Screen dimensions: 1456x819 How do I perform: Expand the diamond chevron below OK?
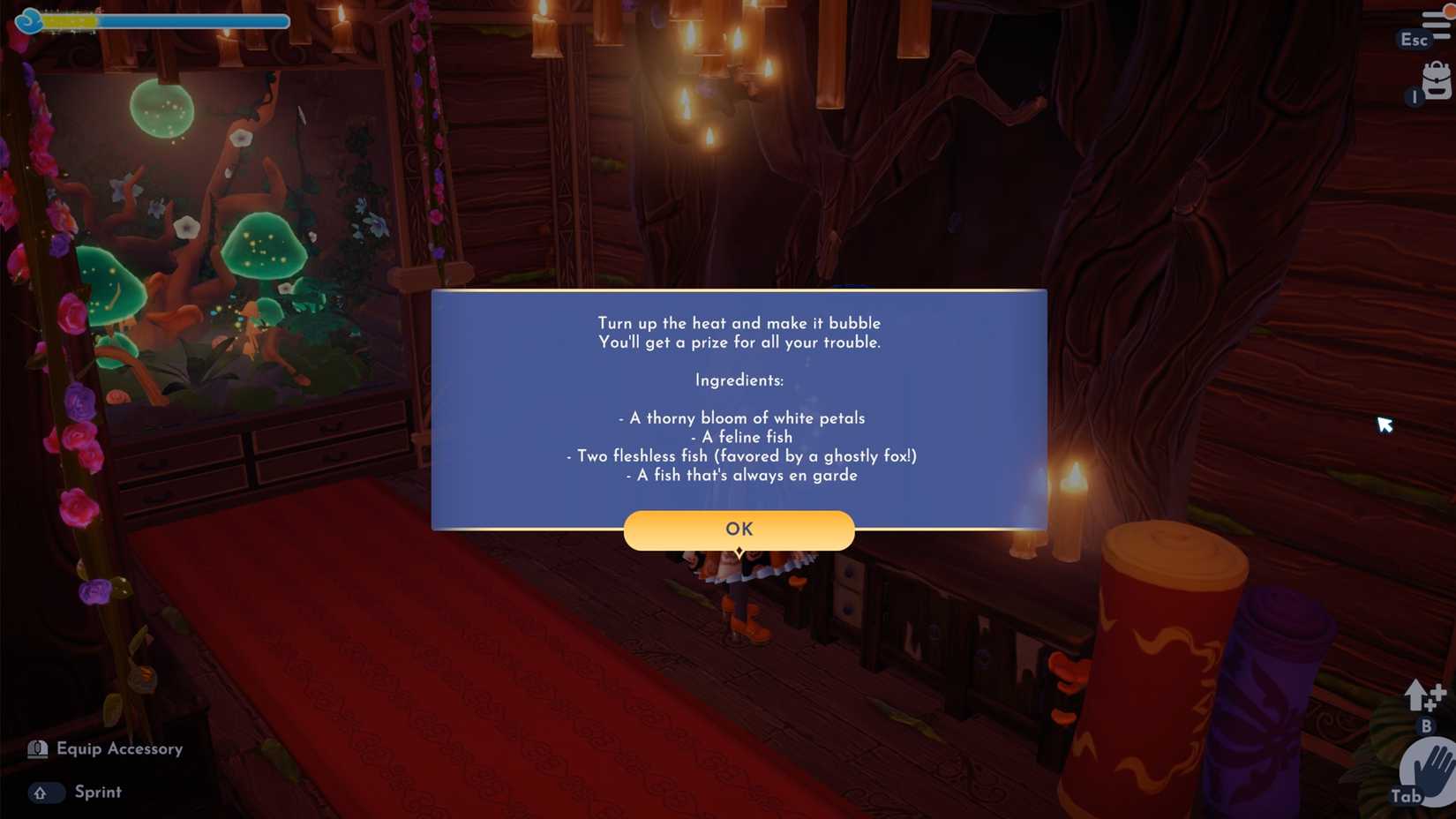[x=739, y=550]
